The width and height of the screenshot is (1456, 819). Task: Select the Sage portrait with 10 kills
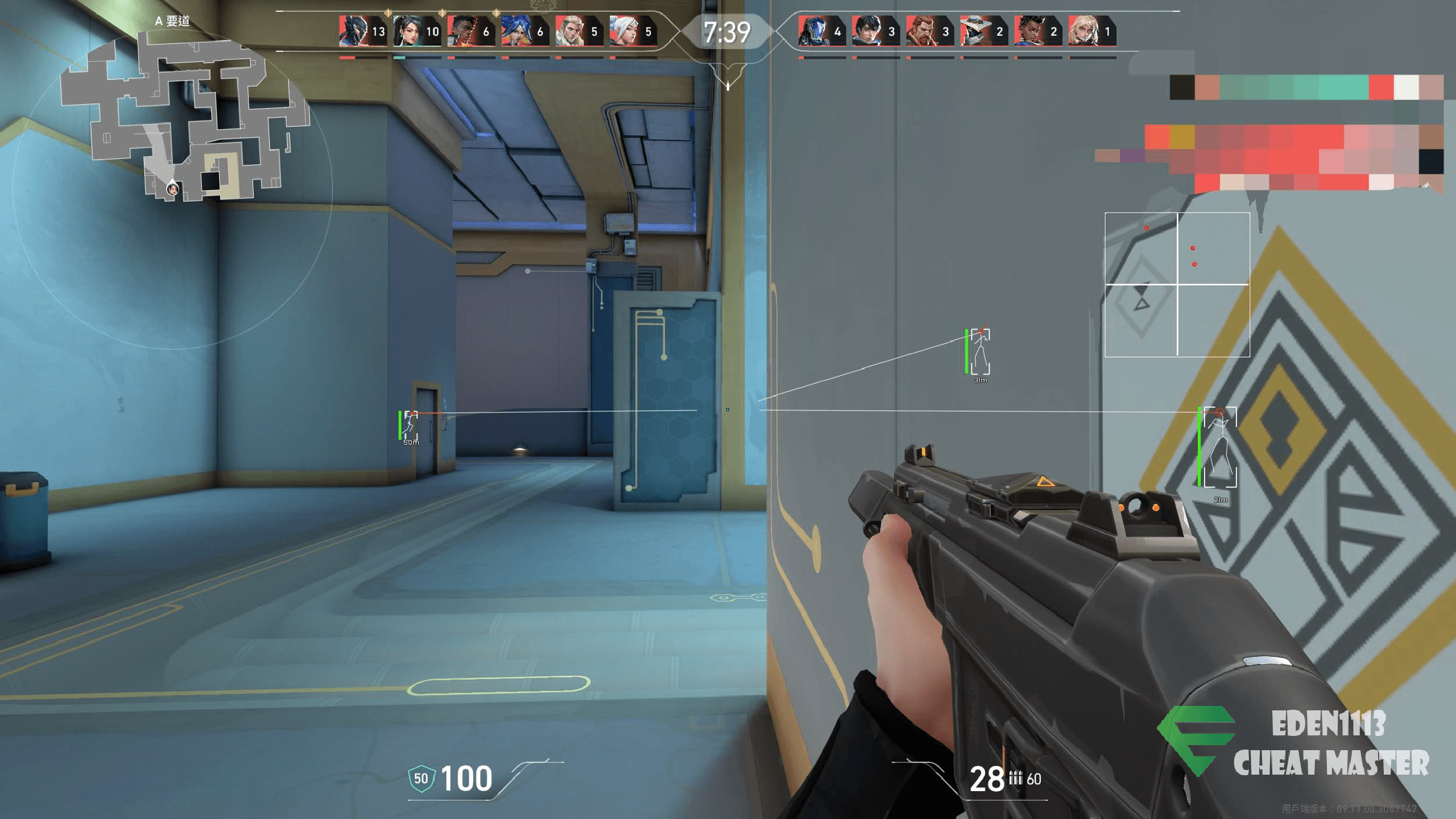(408, 31)
